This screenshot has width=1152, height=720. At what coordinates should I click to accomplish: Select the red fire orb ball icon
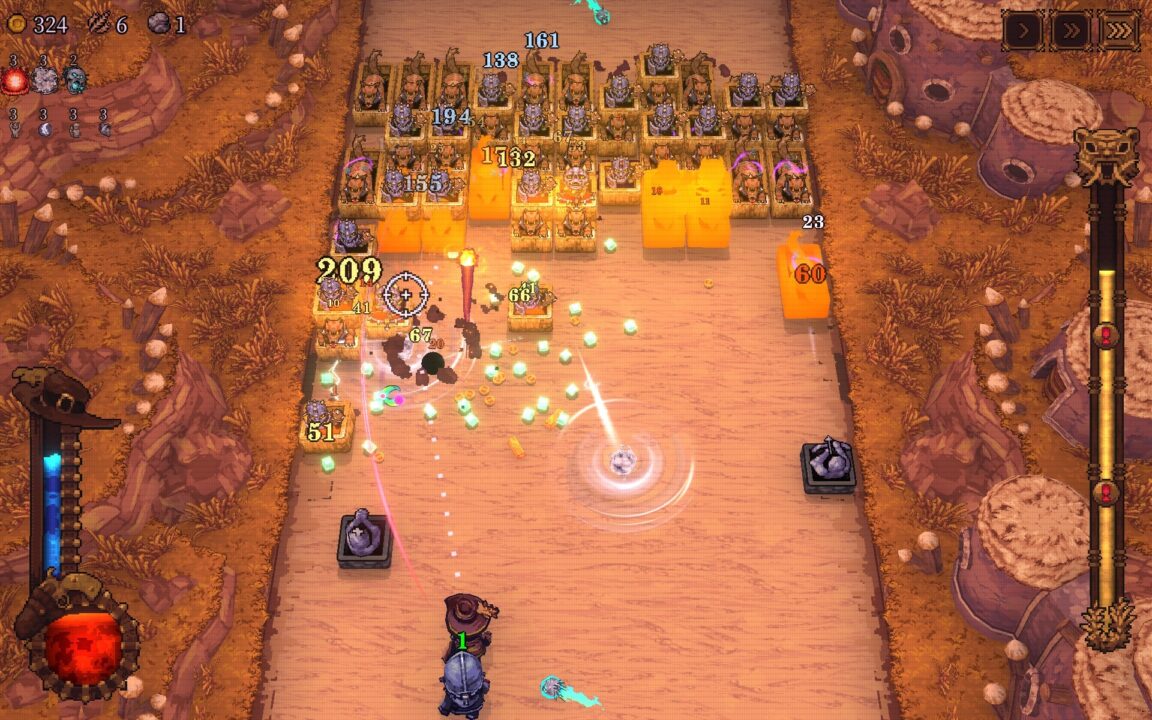pyautogui.click(x=15, y=81)
